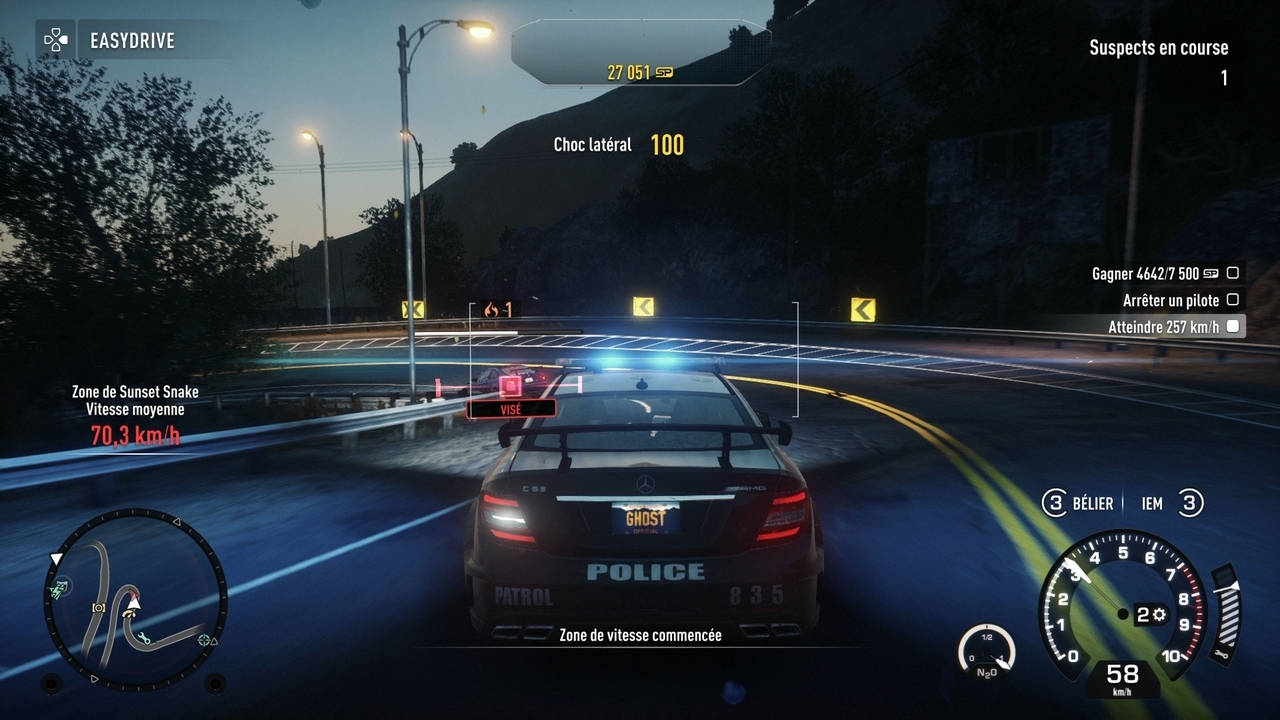1280x720 pixels.
Task: Select the VISÉ target marker
Action: (511, 407)
